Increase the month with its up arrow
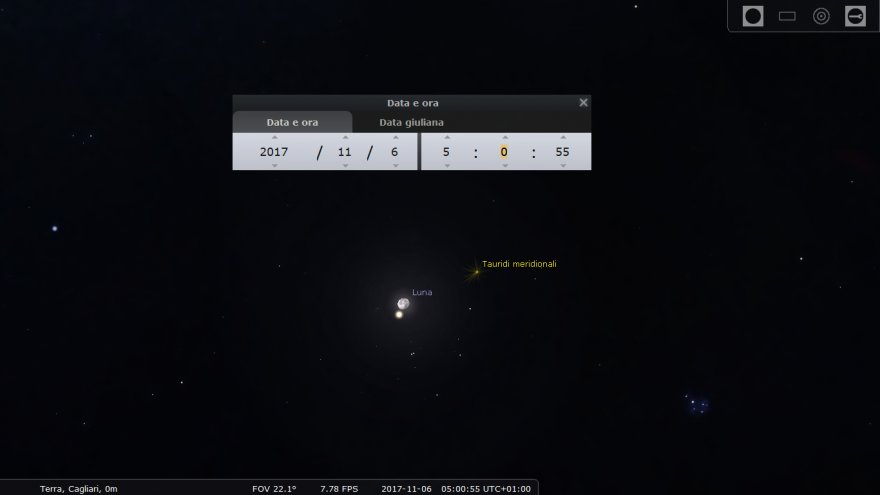The height and width of the screenshot is (495, 880). 345,137
